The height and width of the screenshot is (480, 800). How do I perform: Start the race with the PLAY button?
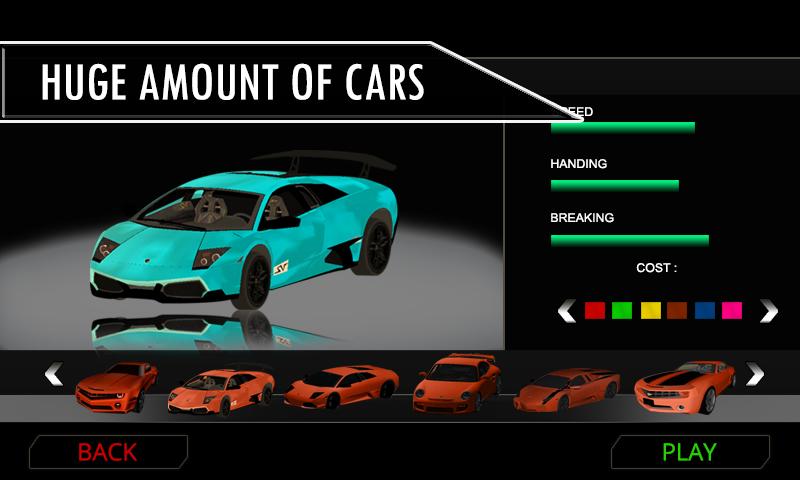[x=689, y=452]
